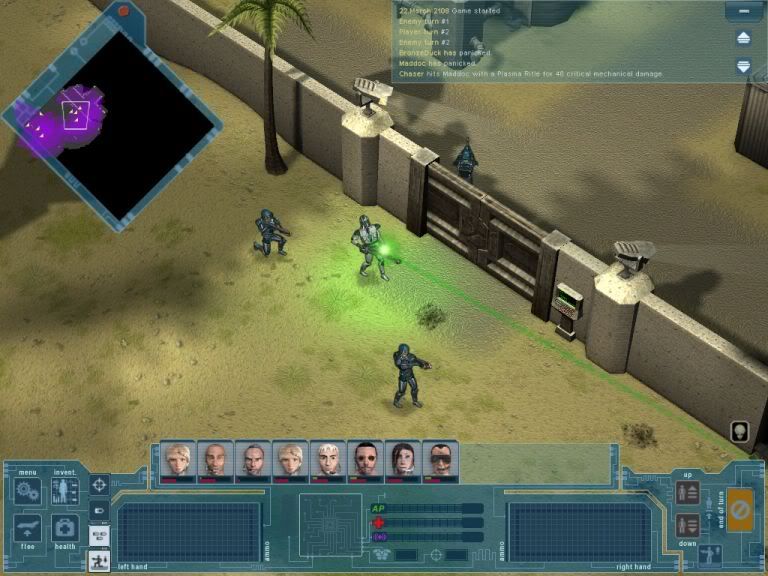Image resolution: width=768 pixels, height=576 pixels.
Task: Click the flee button
Action: 27,528
